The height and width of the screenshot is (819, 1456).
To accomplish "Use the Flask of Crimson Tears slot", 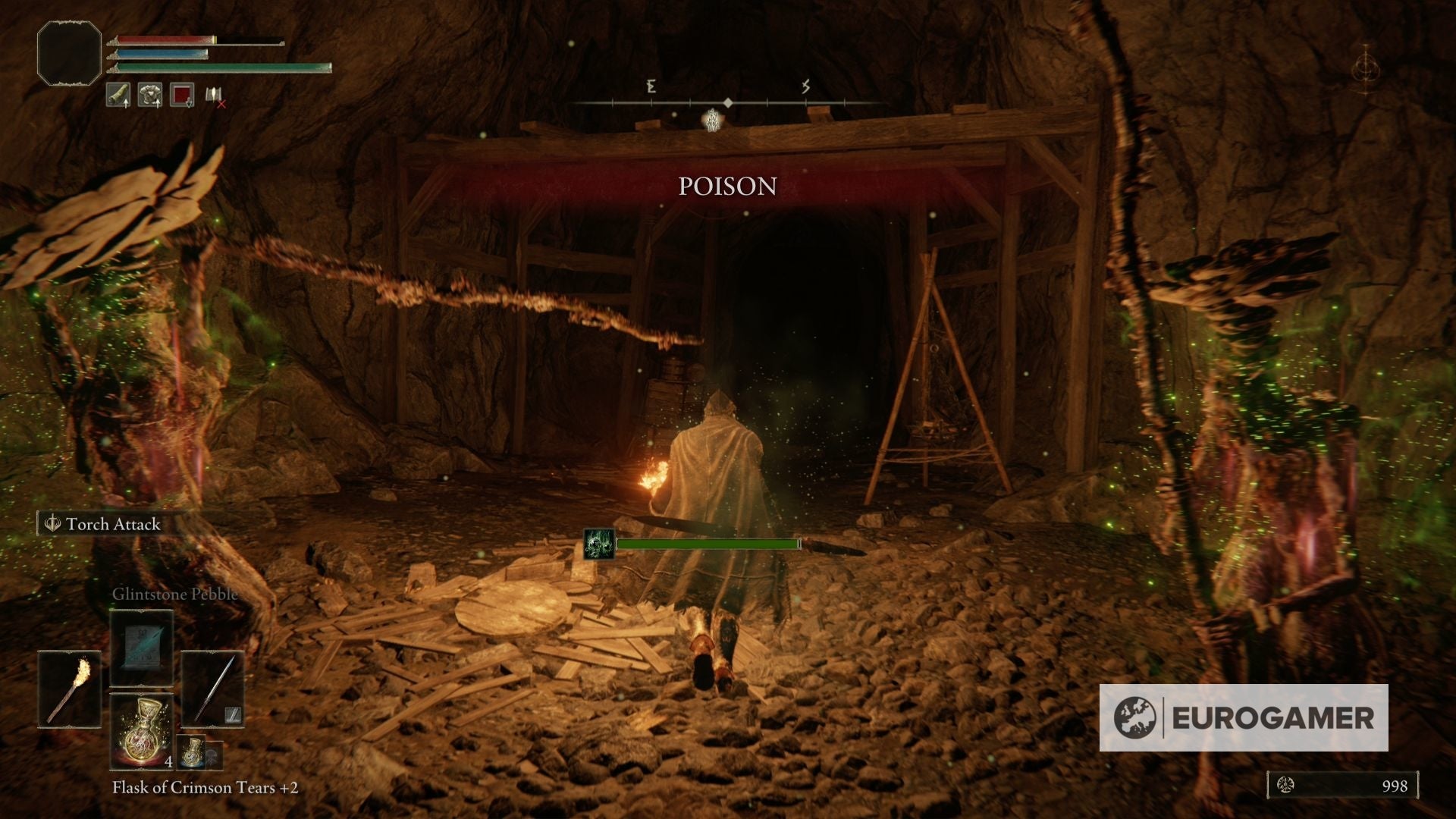I will 142,730.
